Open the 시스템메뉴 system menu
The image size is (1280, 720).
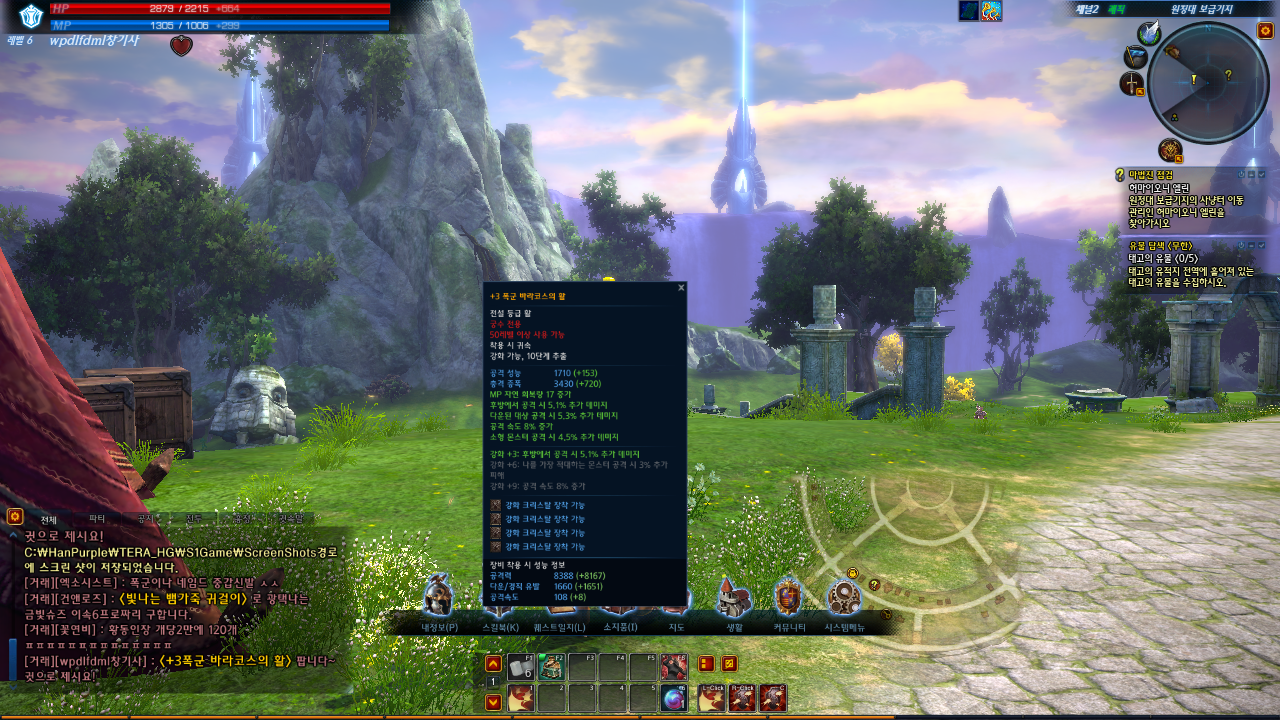click(844, 598)
